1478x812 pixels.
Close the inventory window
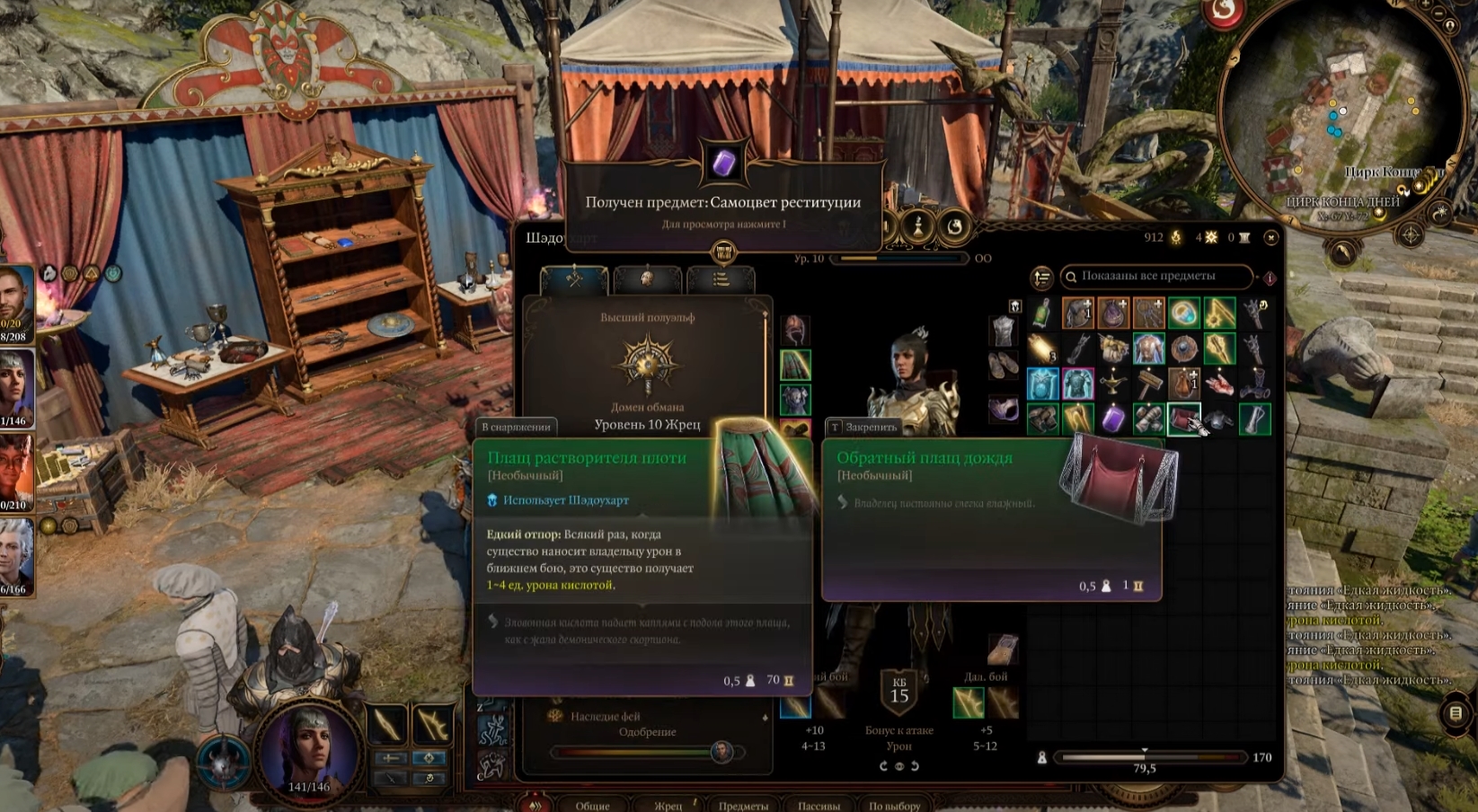coord(1270,238)
